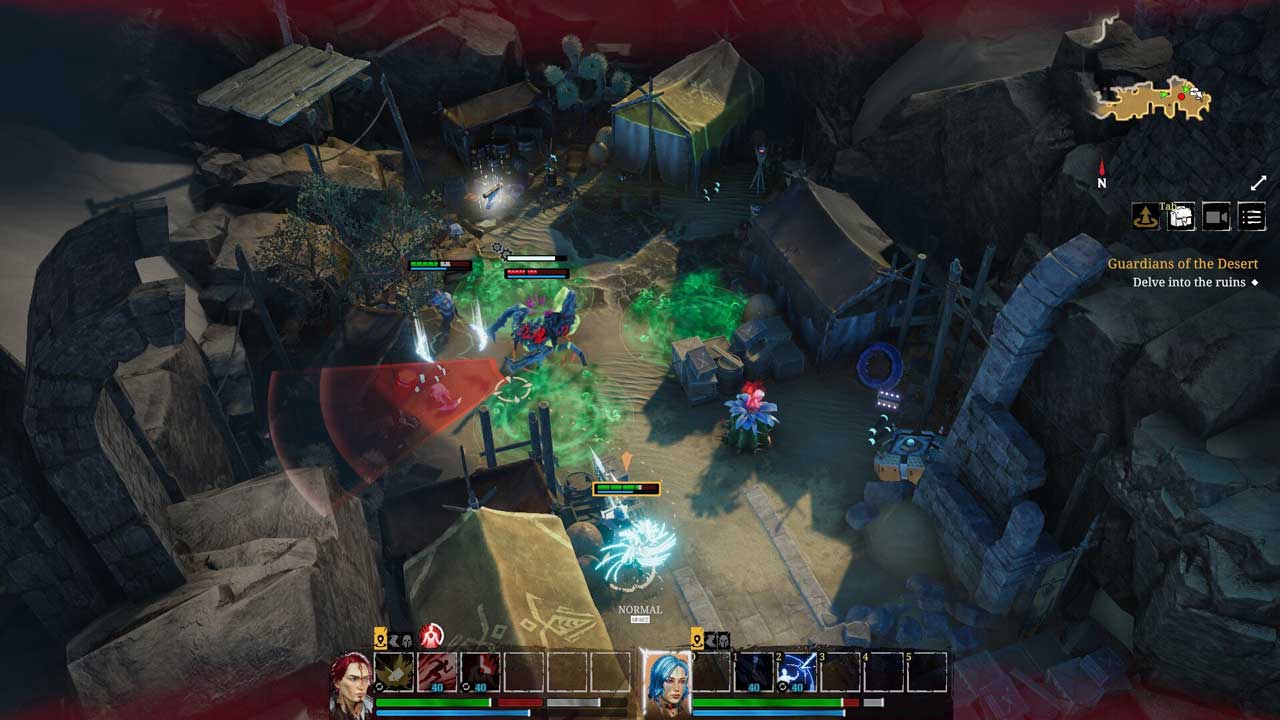Select the Guardians of the Desert quest

coord(1182,264)
